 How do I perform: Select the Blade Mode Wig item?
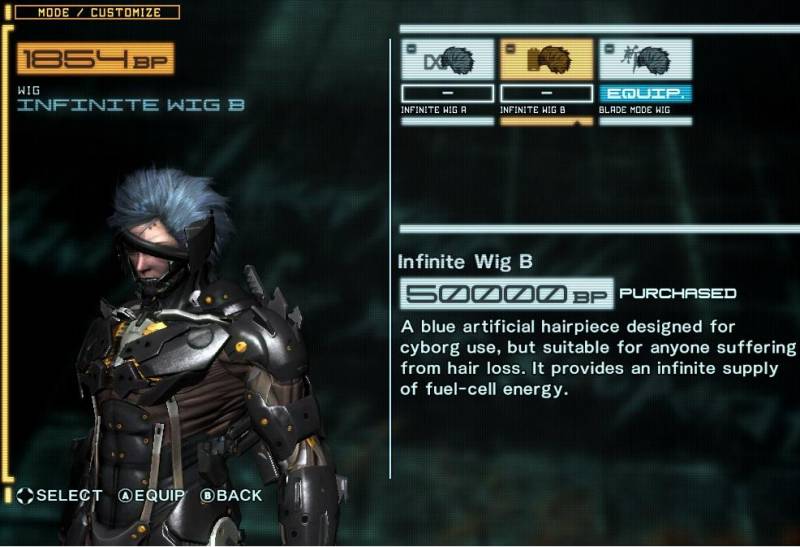(645, 62)
